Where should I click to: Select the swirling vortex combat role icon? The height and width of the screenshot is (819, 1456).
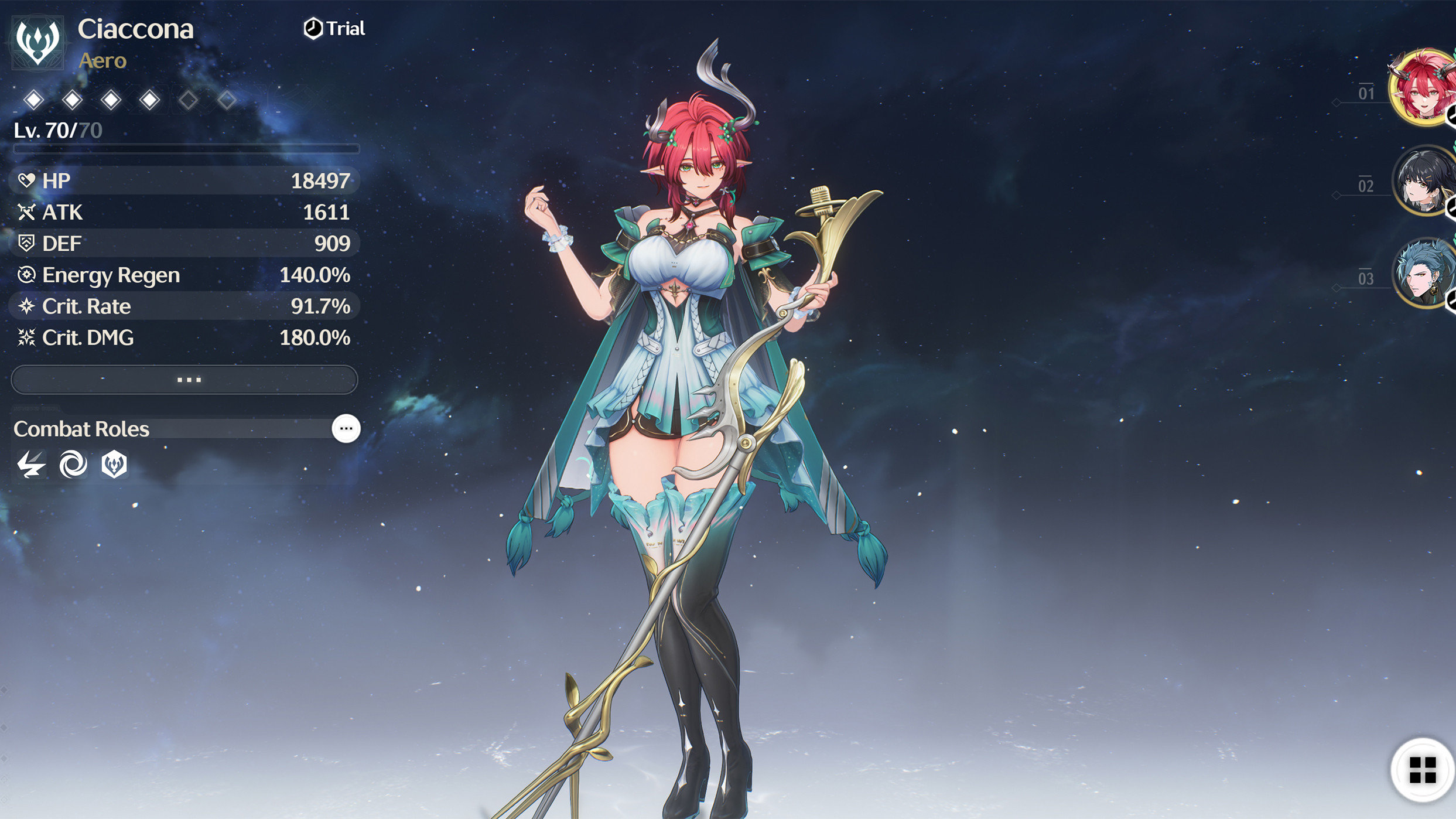tap(74, 465)
